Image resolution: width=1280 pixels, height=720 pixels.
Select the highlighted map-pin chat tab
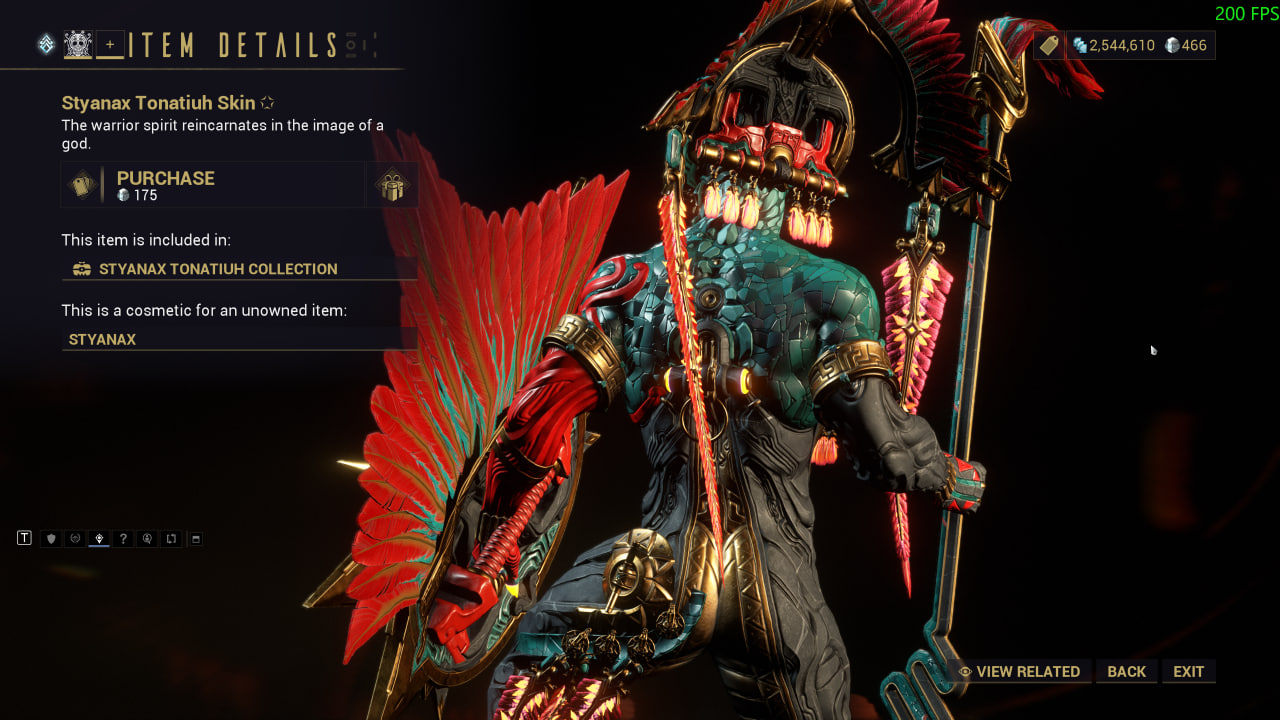click(x=99, y=539)
